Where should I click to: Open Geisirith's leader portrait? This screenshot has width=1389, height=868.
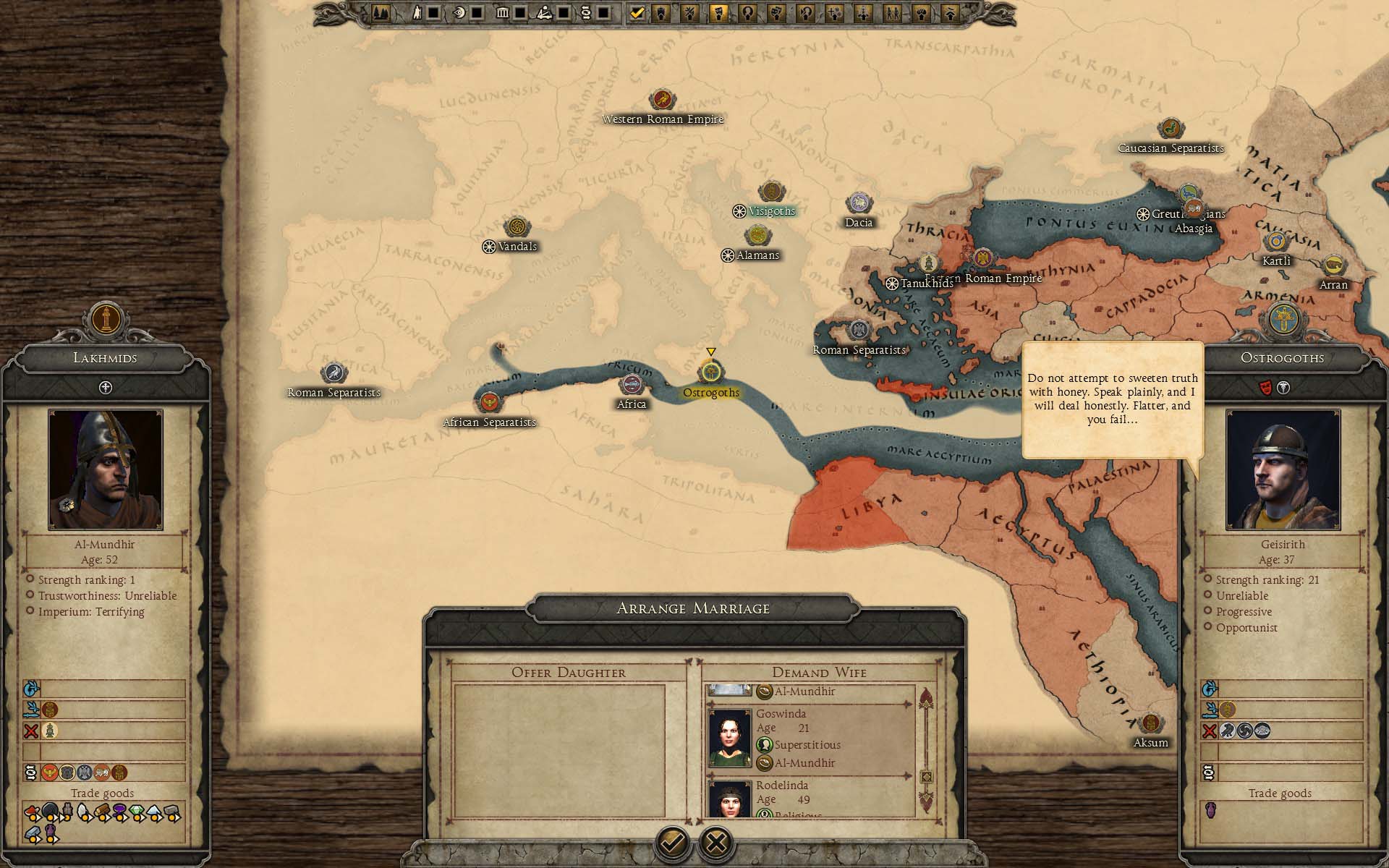click(x=1283, y=469)
